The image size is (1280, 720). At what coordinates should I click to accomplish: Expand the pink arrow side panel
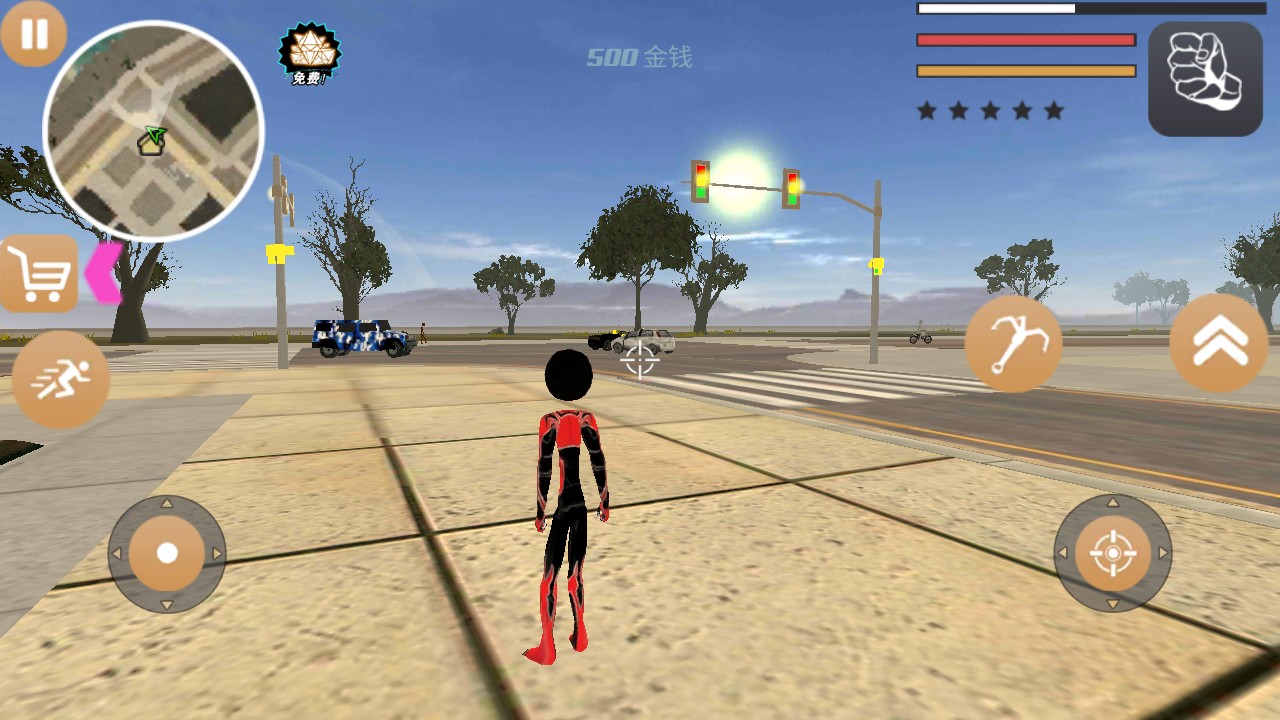[x=102, y=272]
